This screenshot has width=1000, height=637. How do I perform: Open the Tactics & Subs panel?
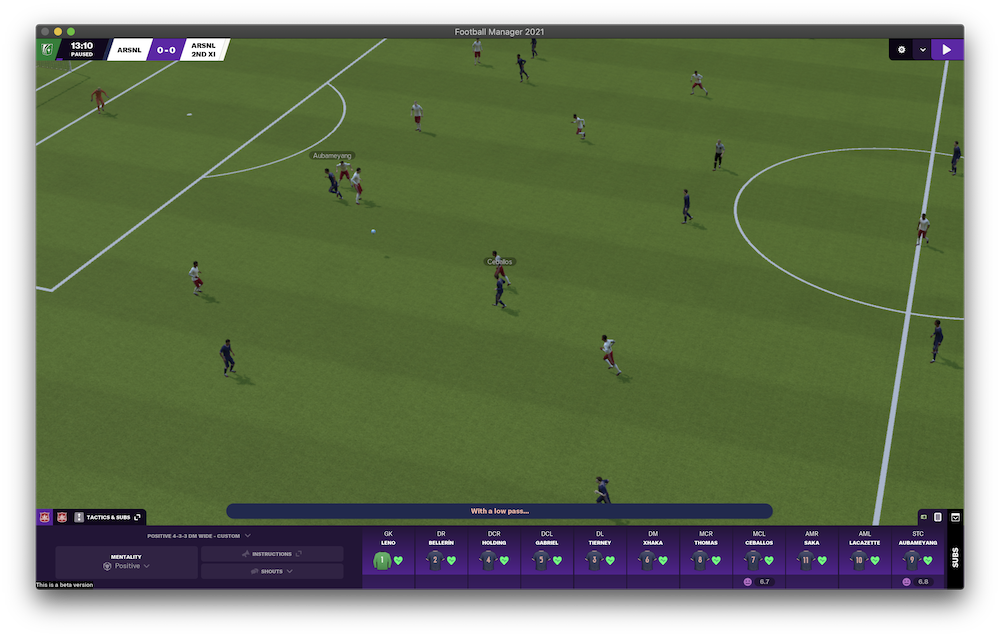point(108,517)
